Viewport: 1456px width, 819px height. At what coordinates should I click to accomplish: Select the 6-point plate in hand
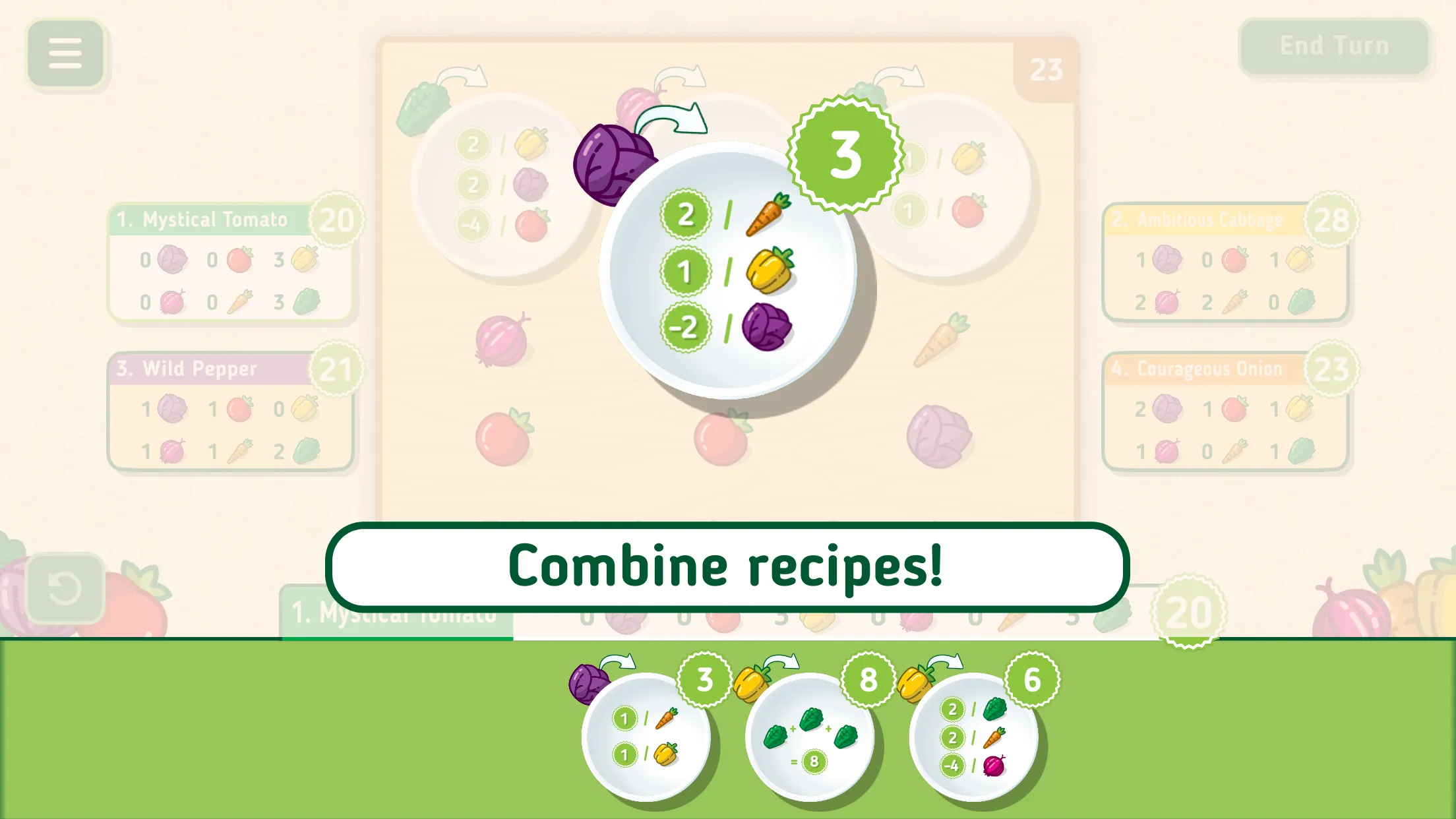[x=973, y=737]
